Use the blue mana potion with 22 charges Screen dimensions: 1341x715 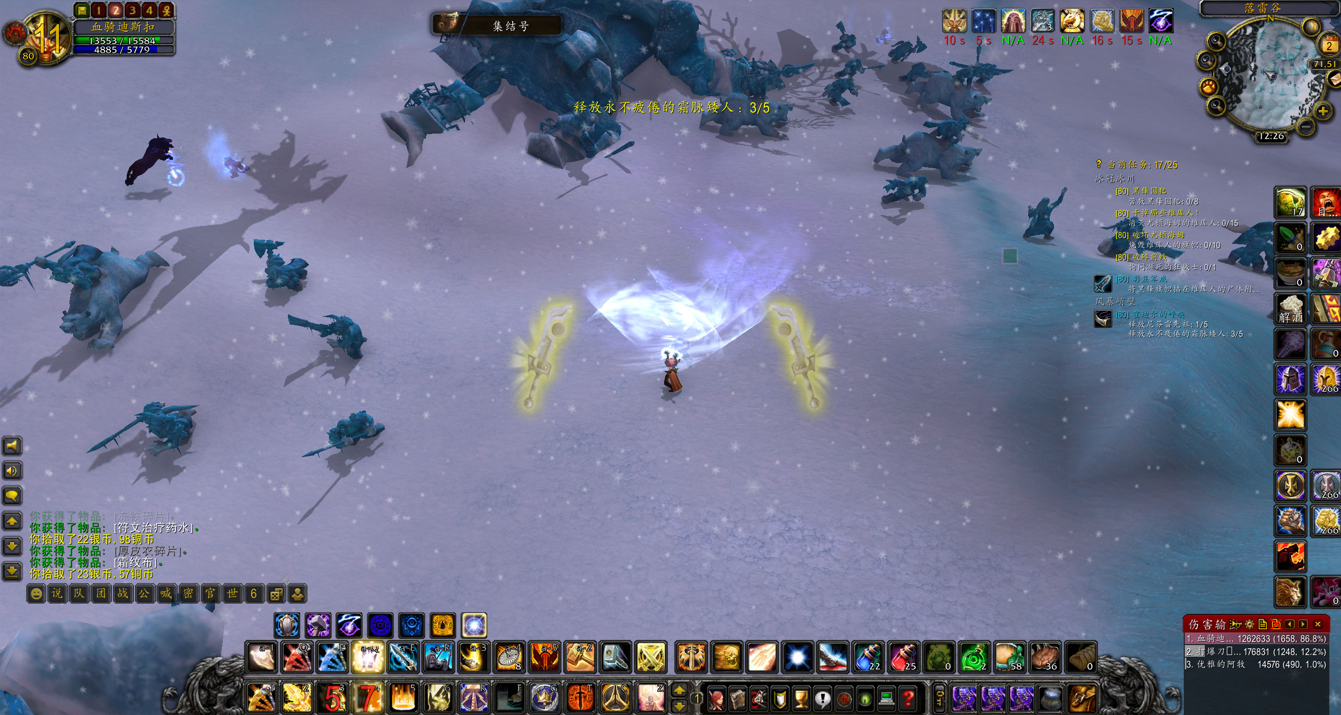click(x=868, y=657)
